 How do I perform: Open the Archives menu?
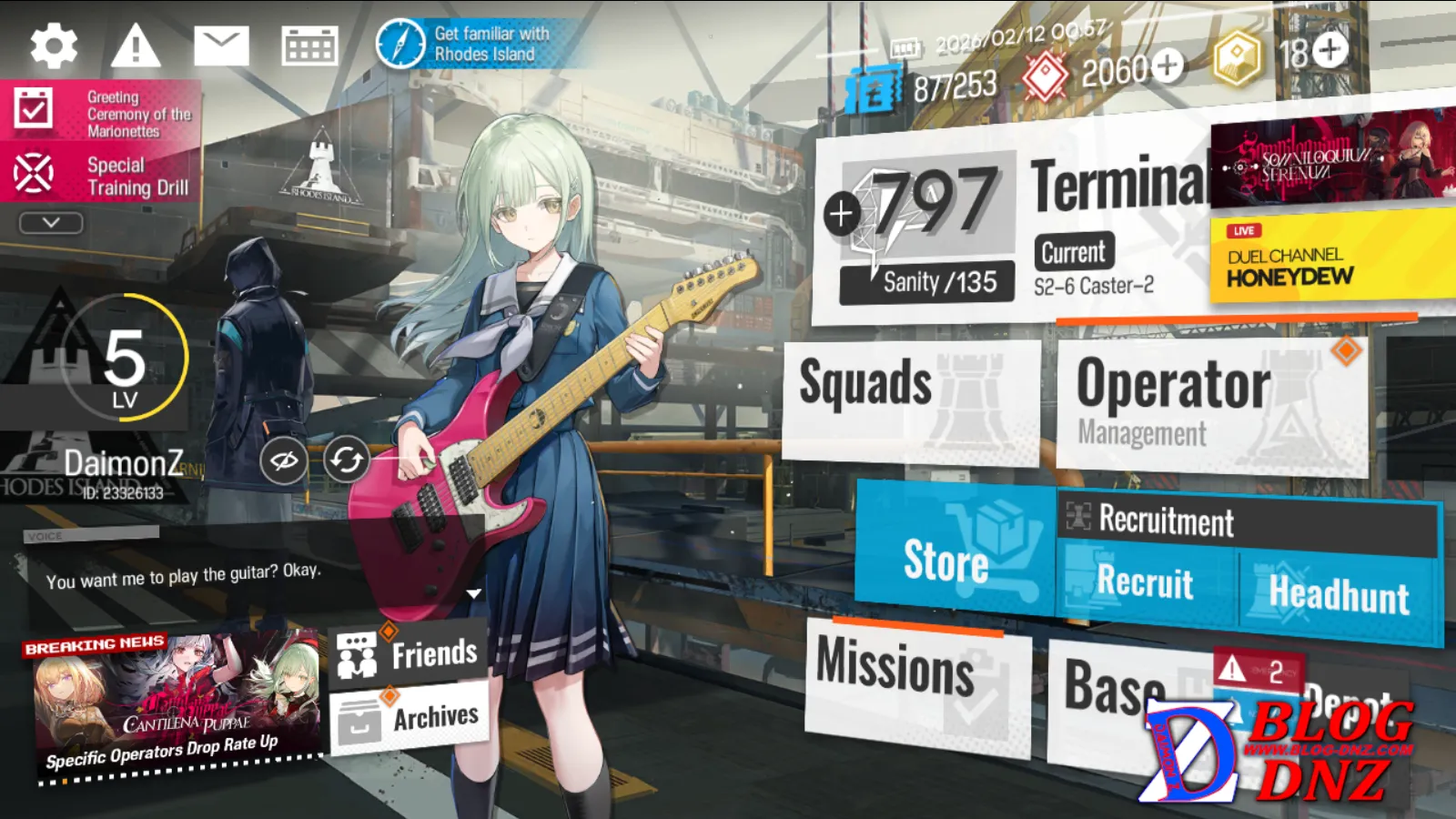click(409, 719)
